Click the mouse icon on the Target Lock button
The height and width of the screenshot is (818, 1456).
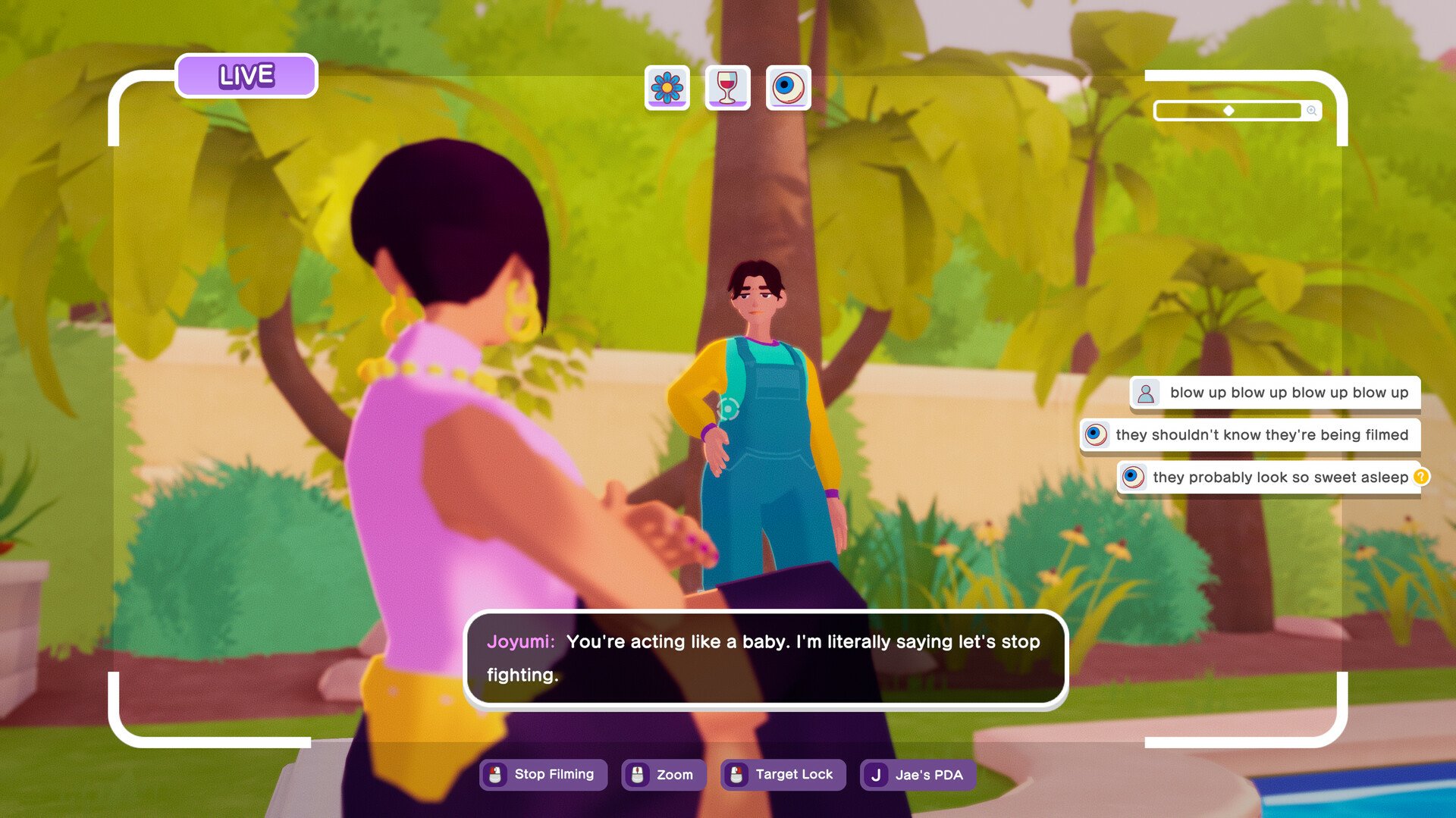(735, 774)
